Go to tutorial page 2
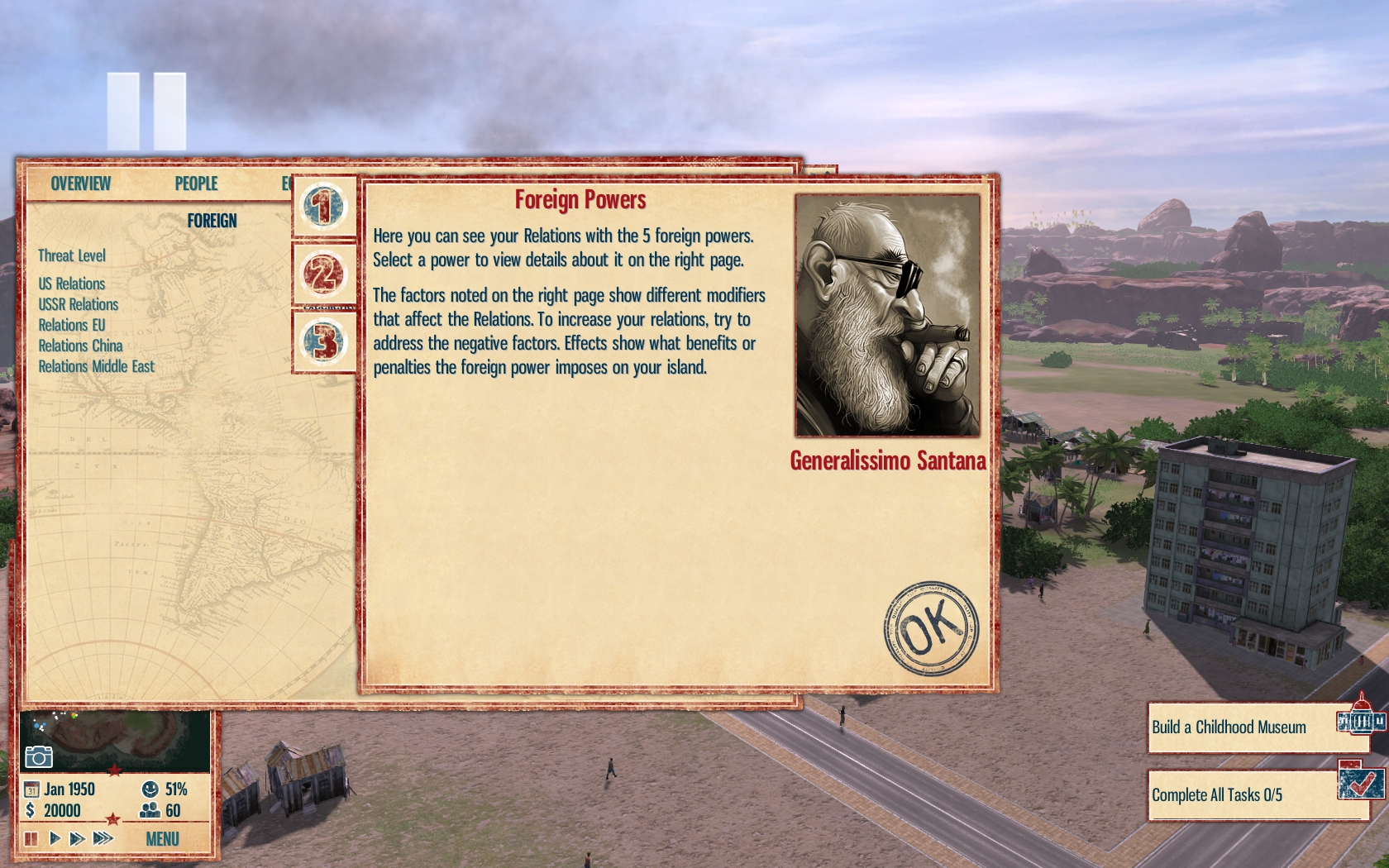This screenshot has height=868, width=1389. tap(323, 274)
